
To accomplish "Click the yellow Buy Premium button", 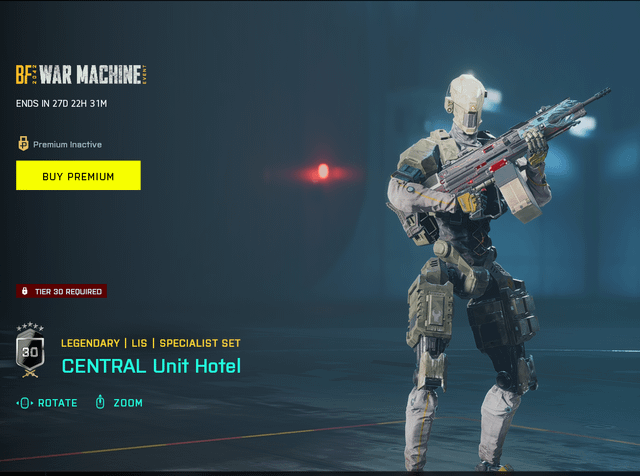I will pos(78,176).
